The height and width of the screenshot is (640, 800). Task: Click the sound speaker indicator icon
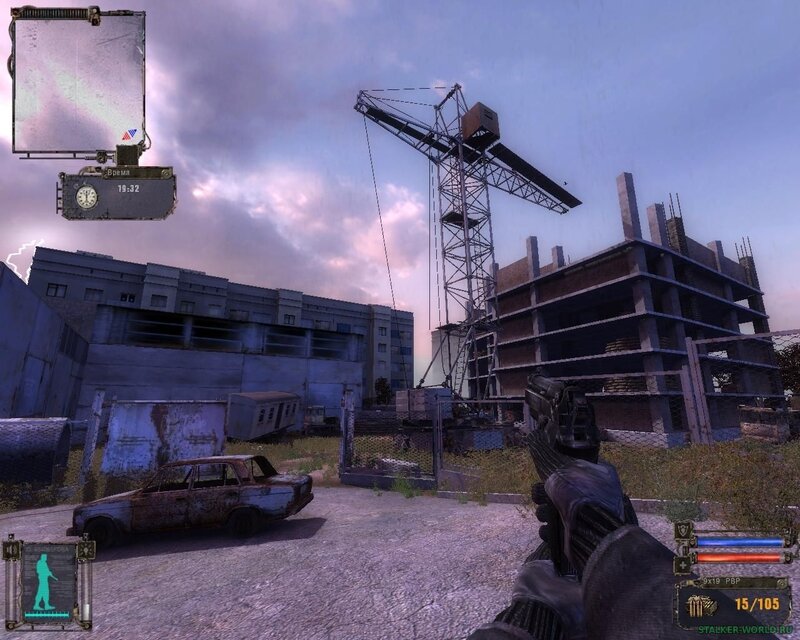pos(13,548)
